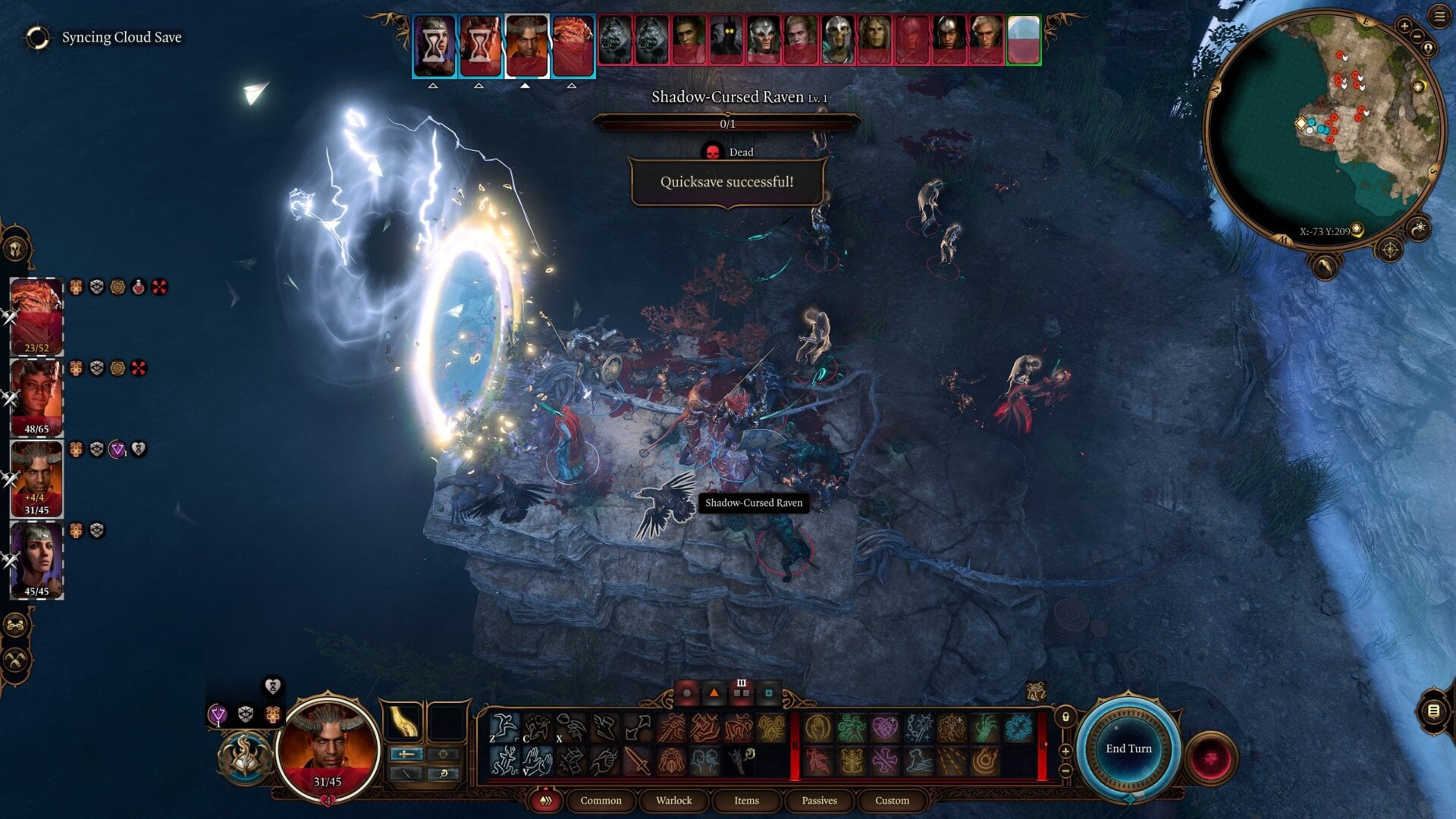The image size is (1456, 819).
Task: Open the journal book icon on the right edge
Action: [x=1432, y=711]
